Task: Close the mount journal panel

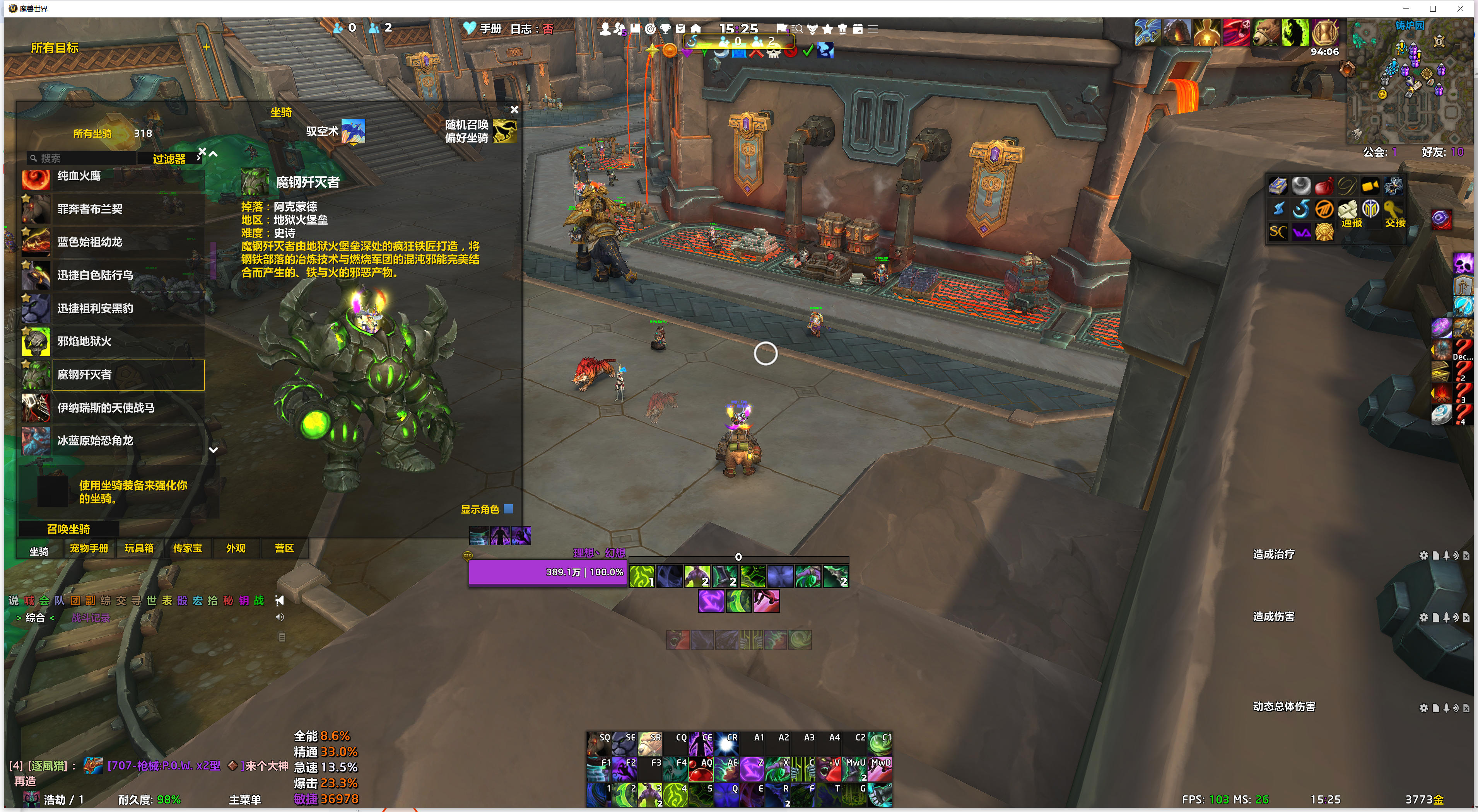Action: [514, 109]
